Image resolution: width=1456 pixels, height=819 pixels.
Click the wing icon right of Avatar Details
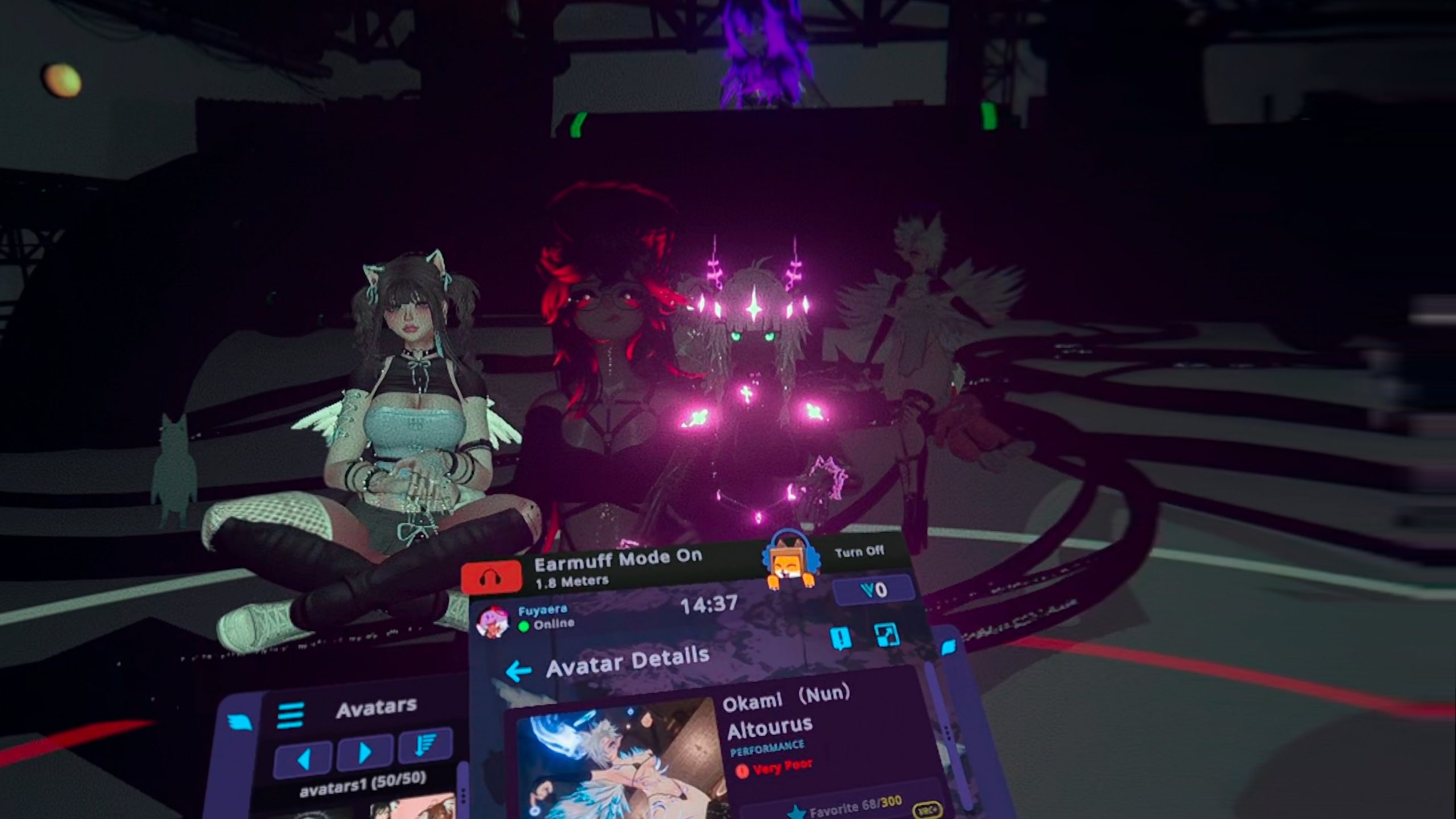click(x=949, y=647)
